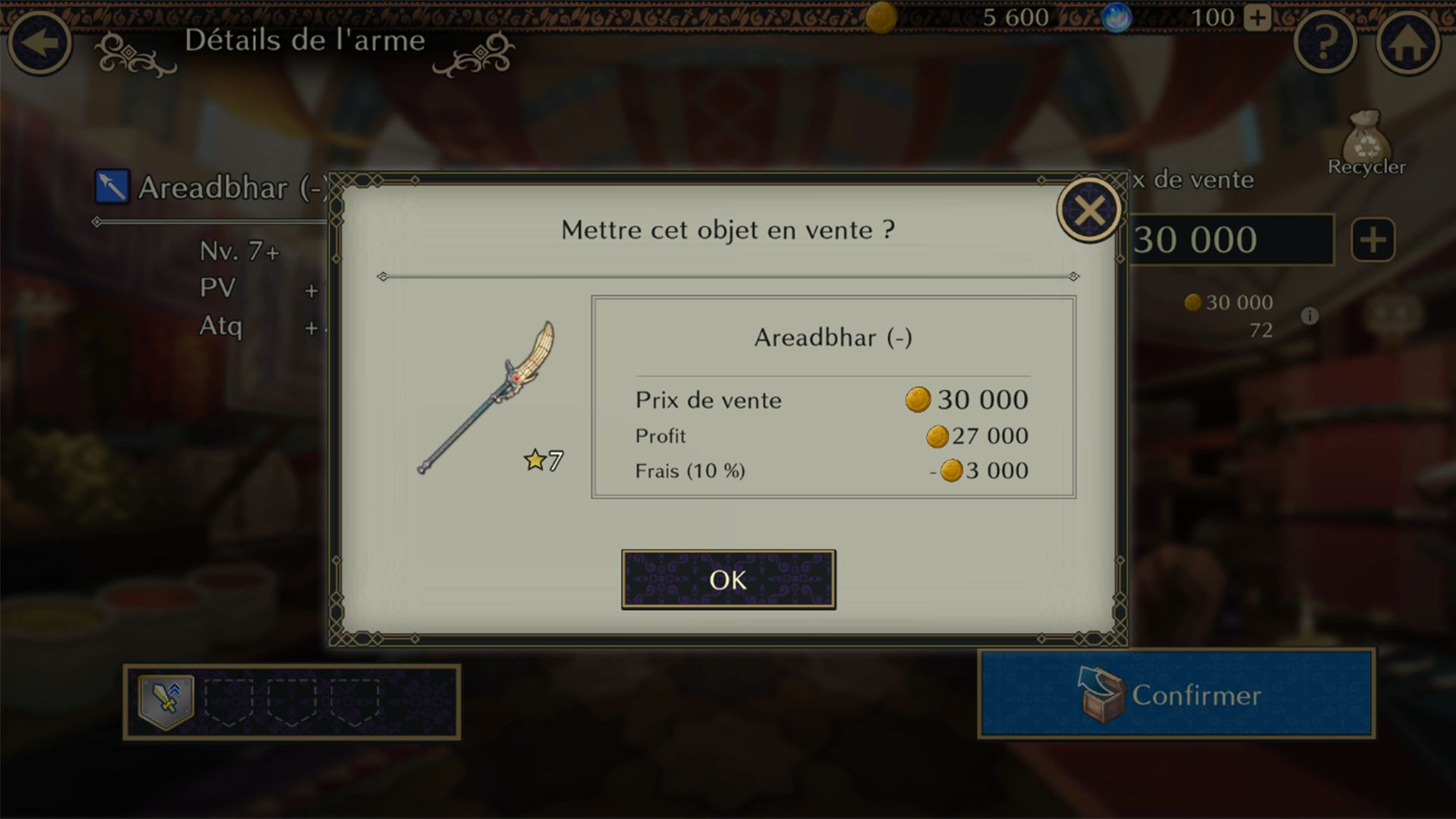Select the sword shield skill slot

pos(166,701)
